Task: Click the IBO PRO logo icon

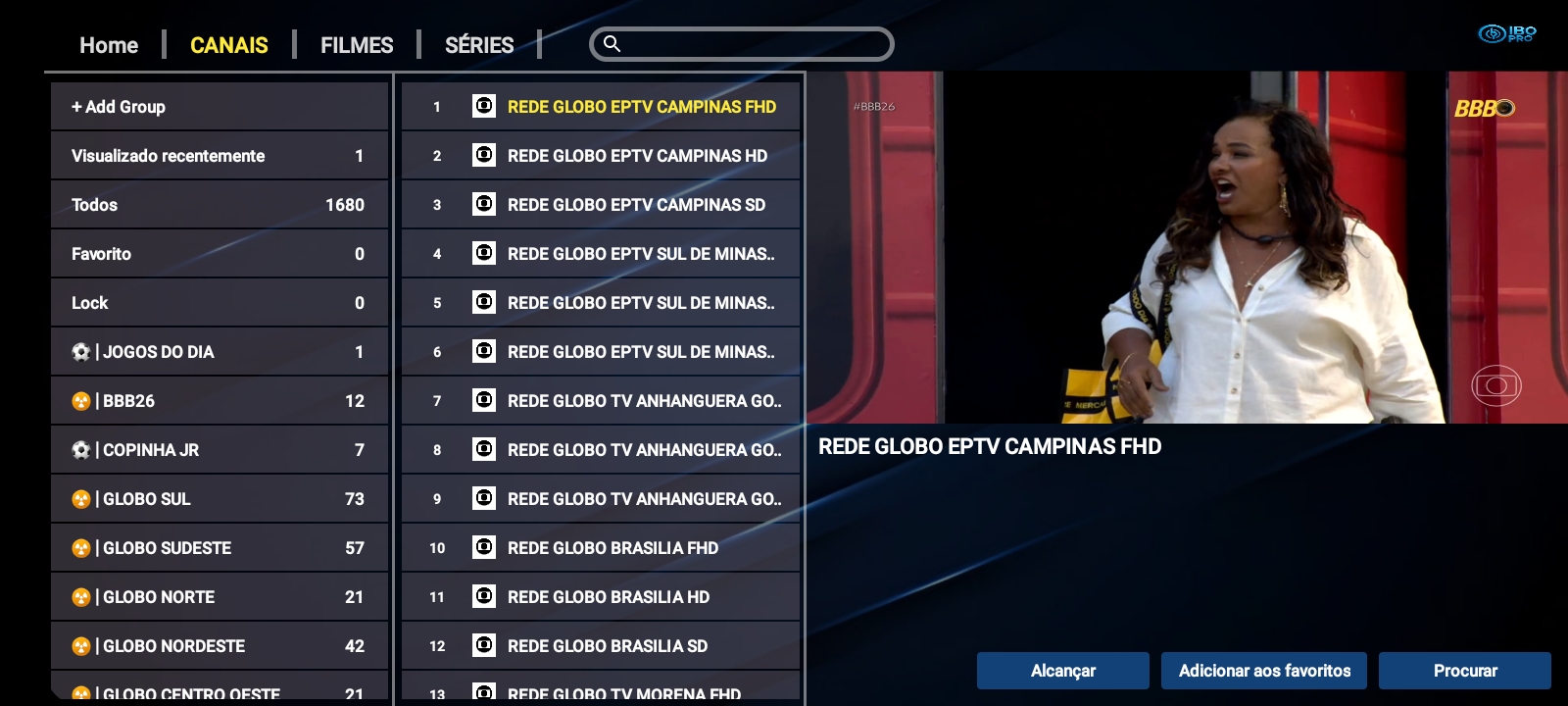Action: point(1493,31)
